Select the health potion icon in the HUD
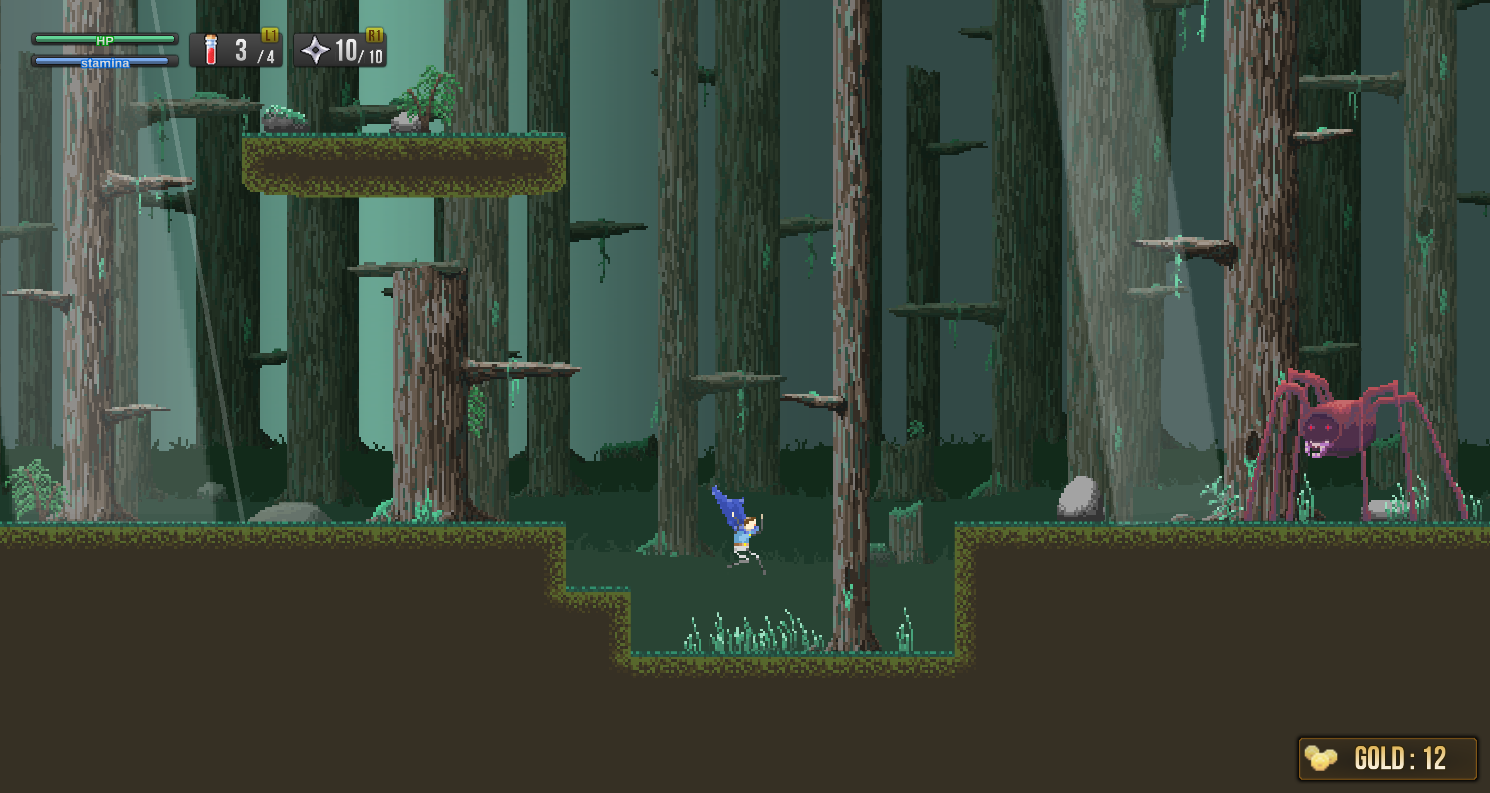1490x793 pixels. pos(210,47)
